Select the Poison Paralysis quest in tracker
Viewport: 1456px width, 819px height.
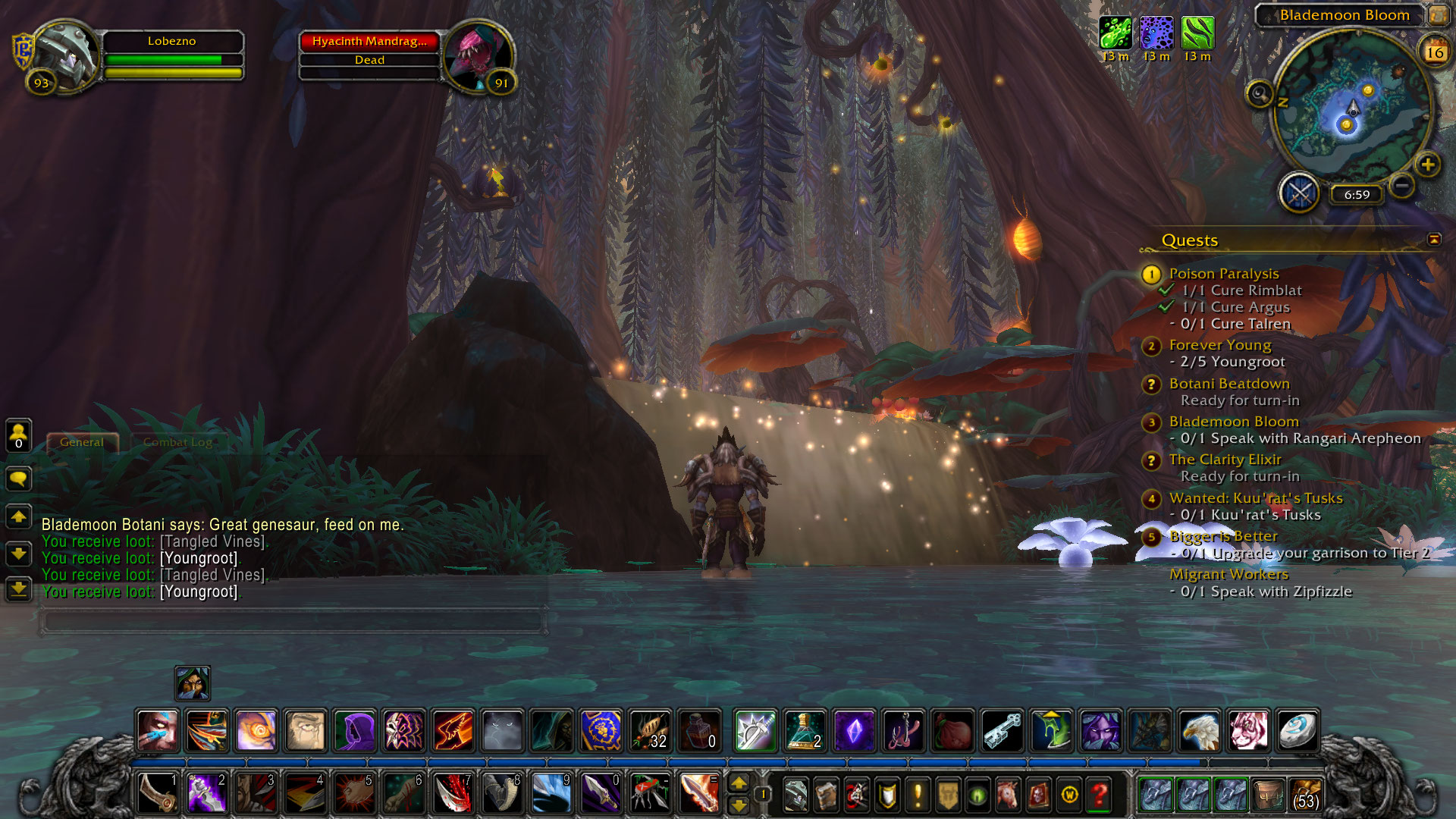coord(1223,274)
